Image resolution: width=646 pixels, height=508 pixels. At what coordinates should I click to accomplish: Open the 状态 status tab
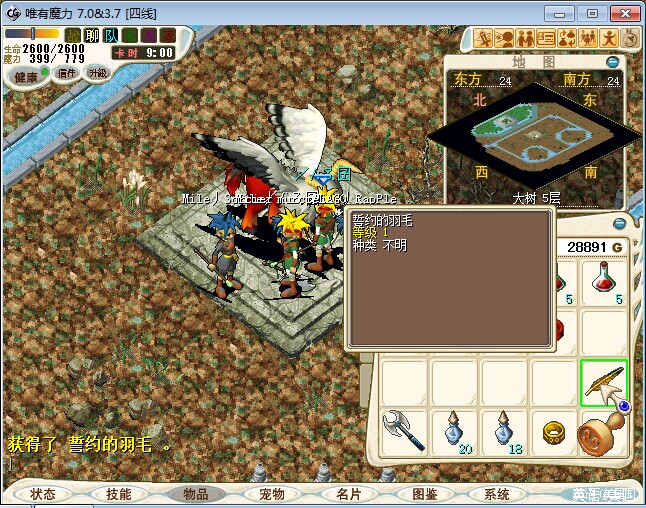click(x=43, y=494)
